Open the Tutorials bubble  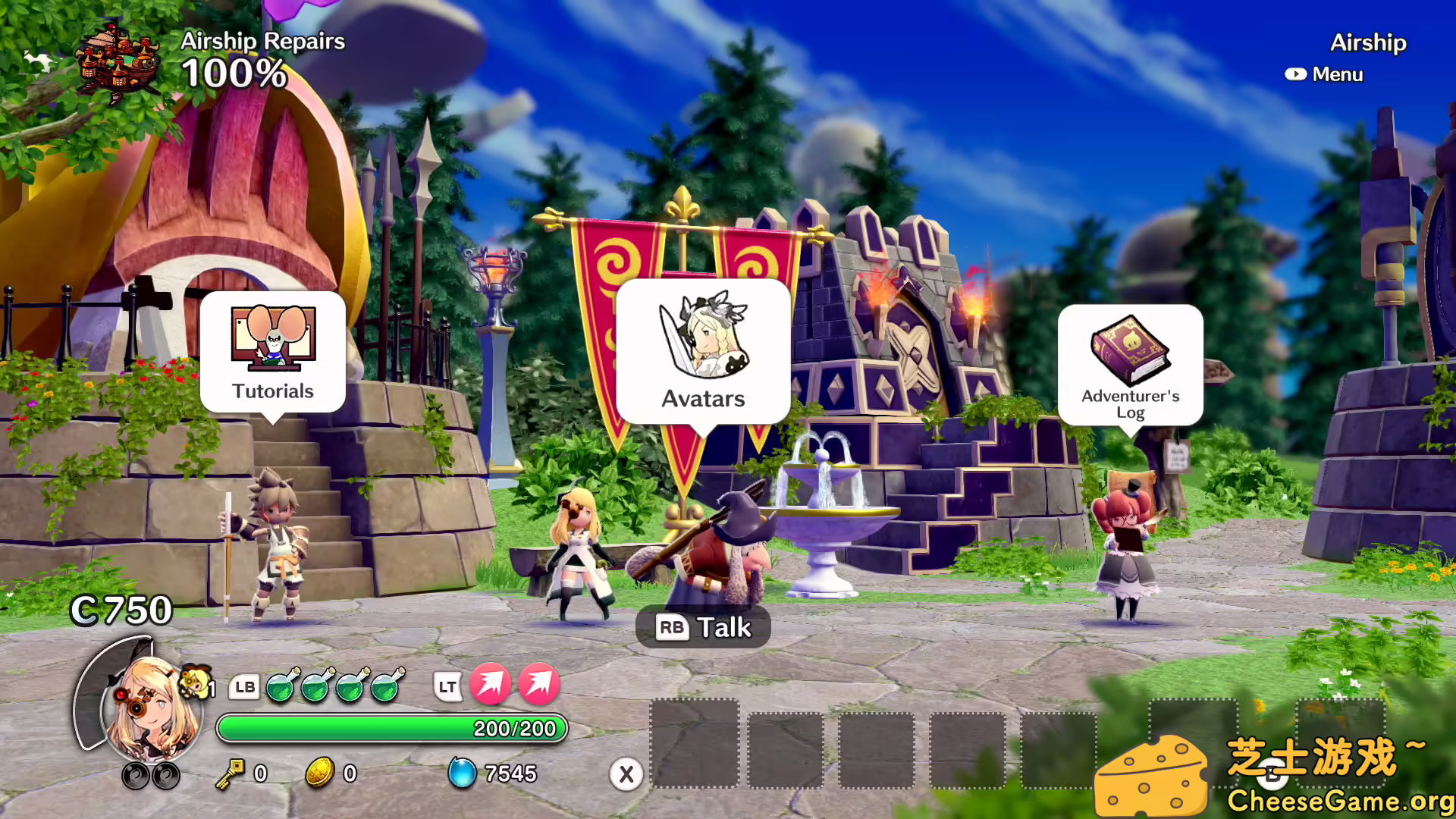coord(273,351)
